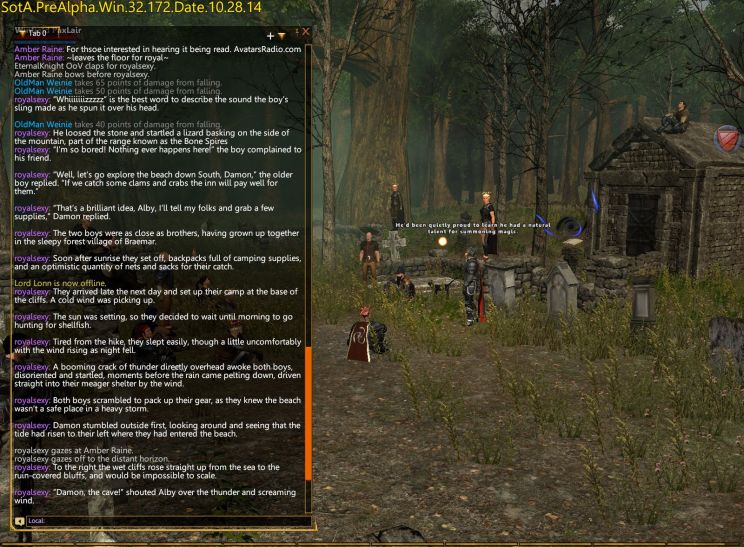Close the chat window
Viewport: 744px width, 547px height.
pyautogui.click(x=306, y=33)
